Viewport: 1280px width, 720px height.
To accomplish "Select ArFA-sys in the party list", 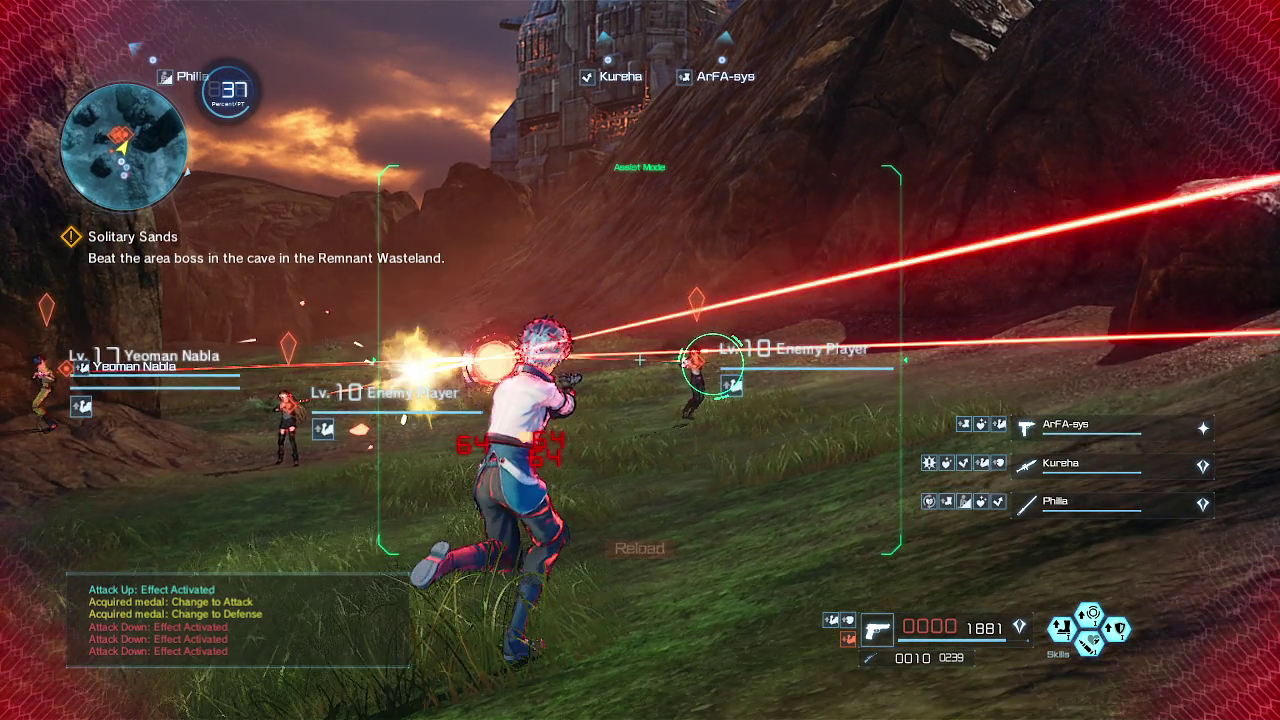I will [x=1091, y=428].
